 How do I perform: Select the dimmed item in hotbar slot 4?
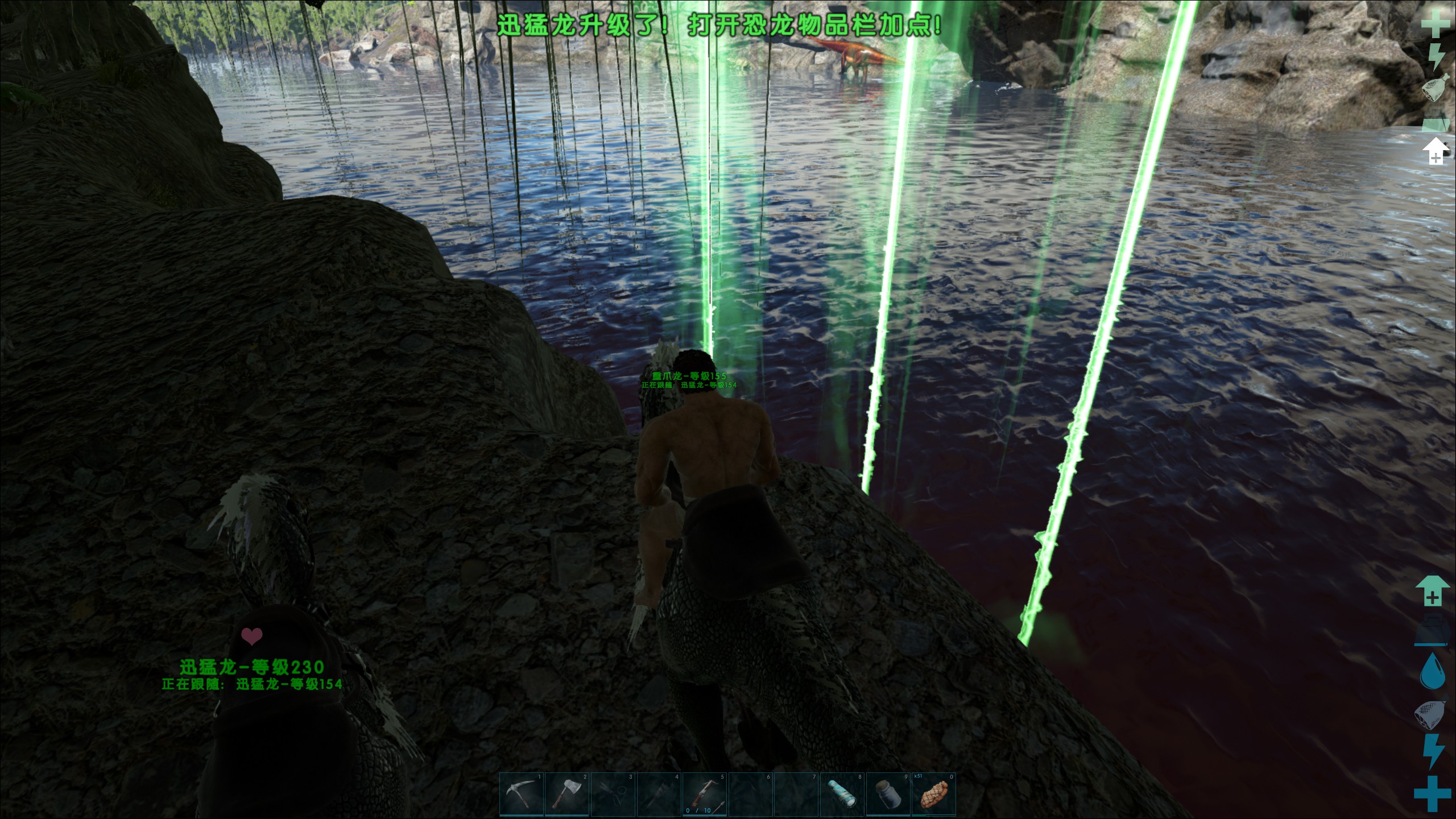659,794
